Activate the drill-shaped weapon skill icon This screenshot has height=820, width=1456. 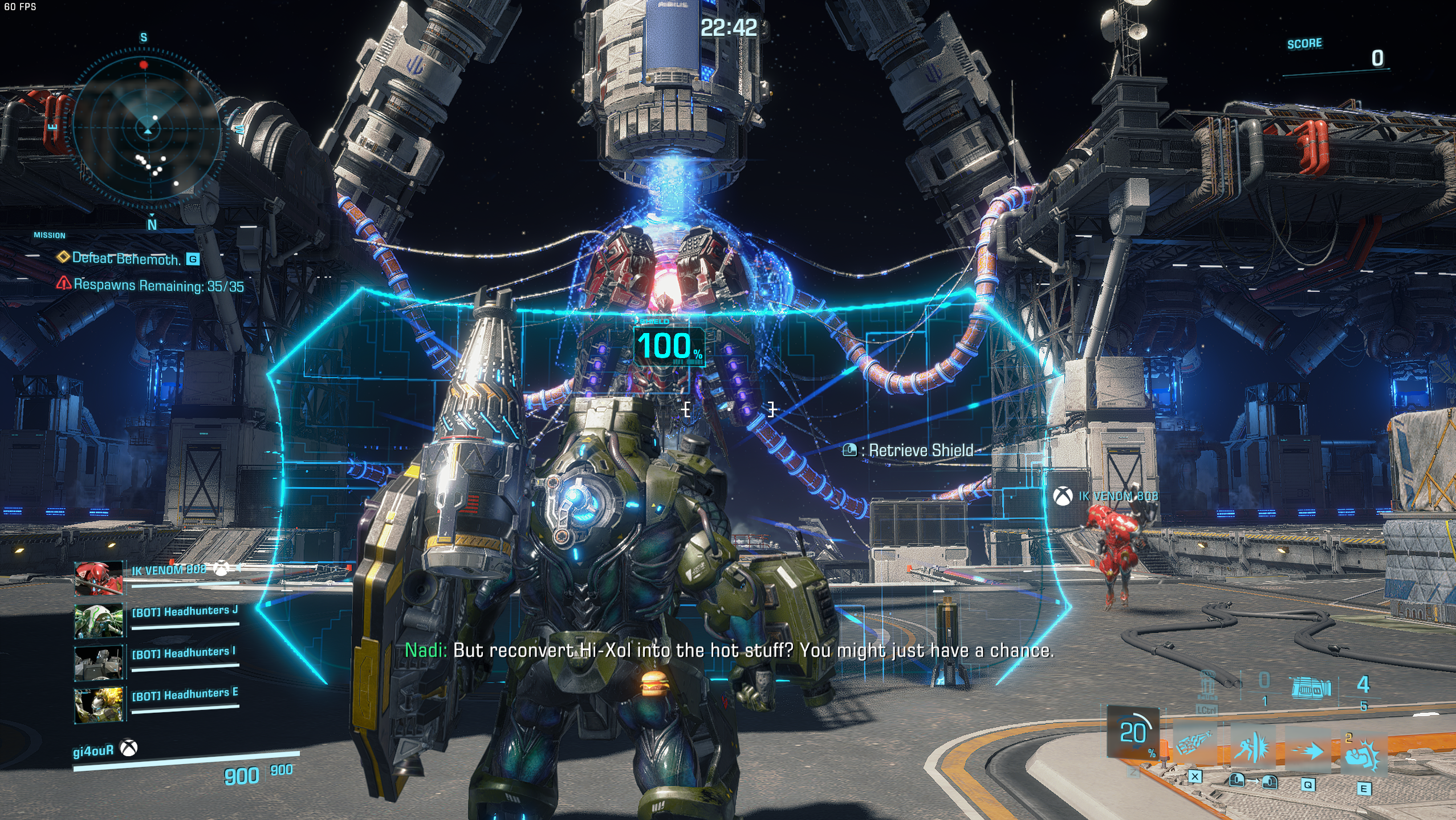(1193, 745)
